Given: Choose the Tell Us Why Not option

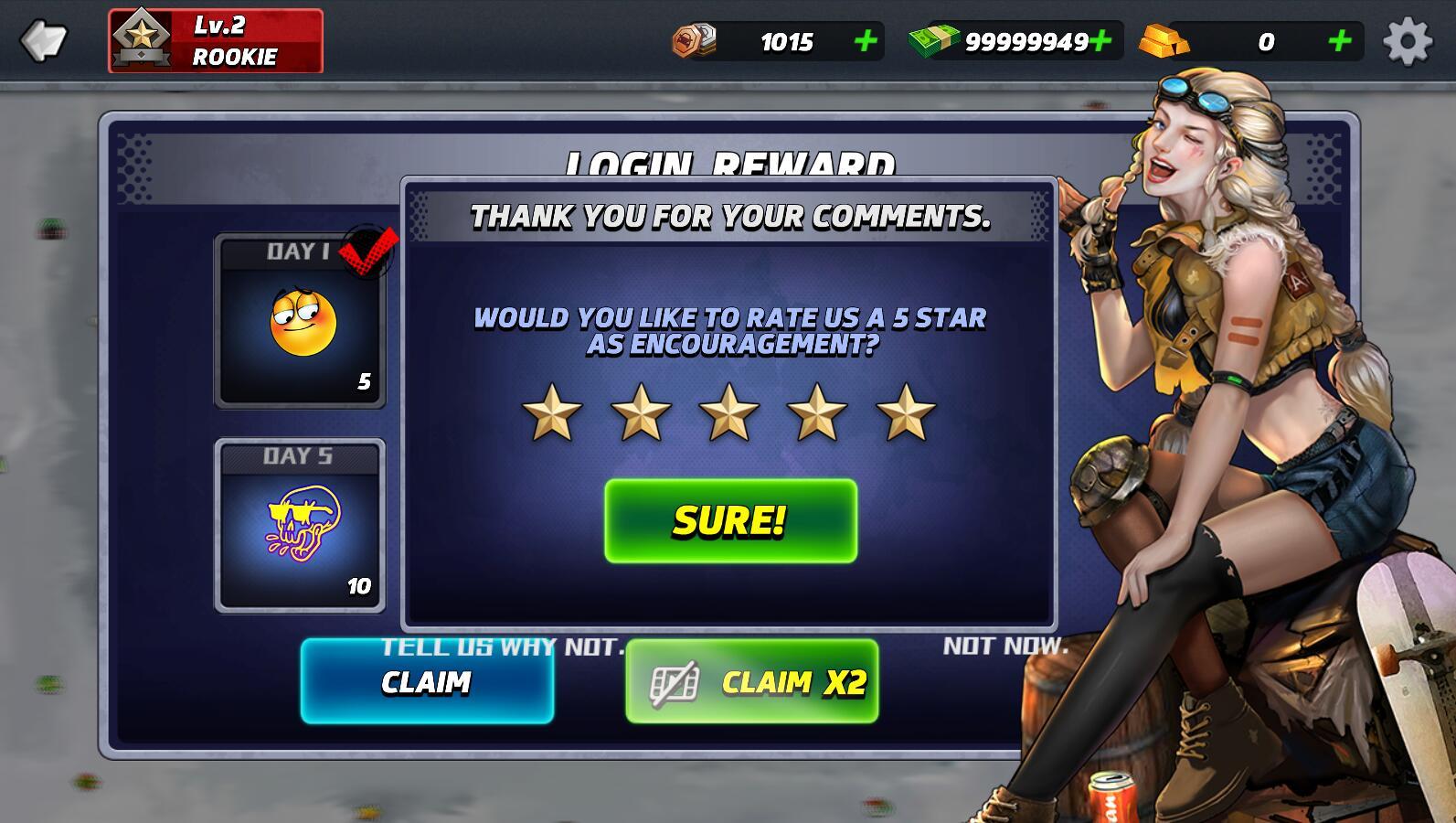Looking at the screenshot, I should click(503, 647).
